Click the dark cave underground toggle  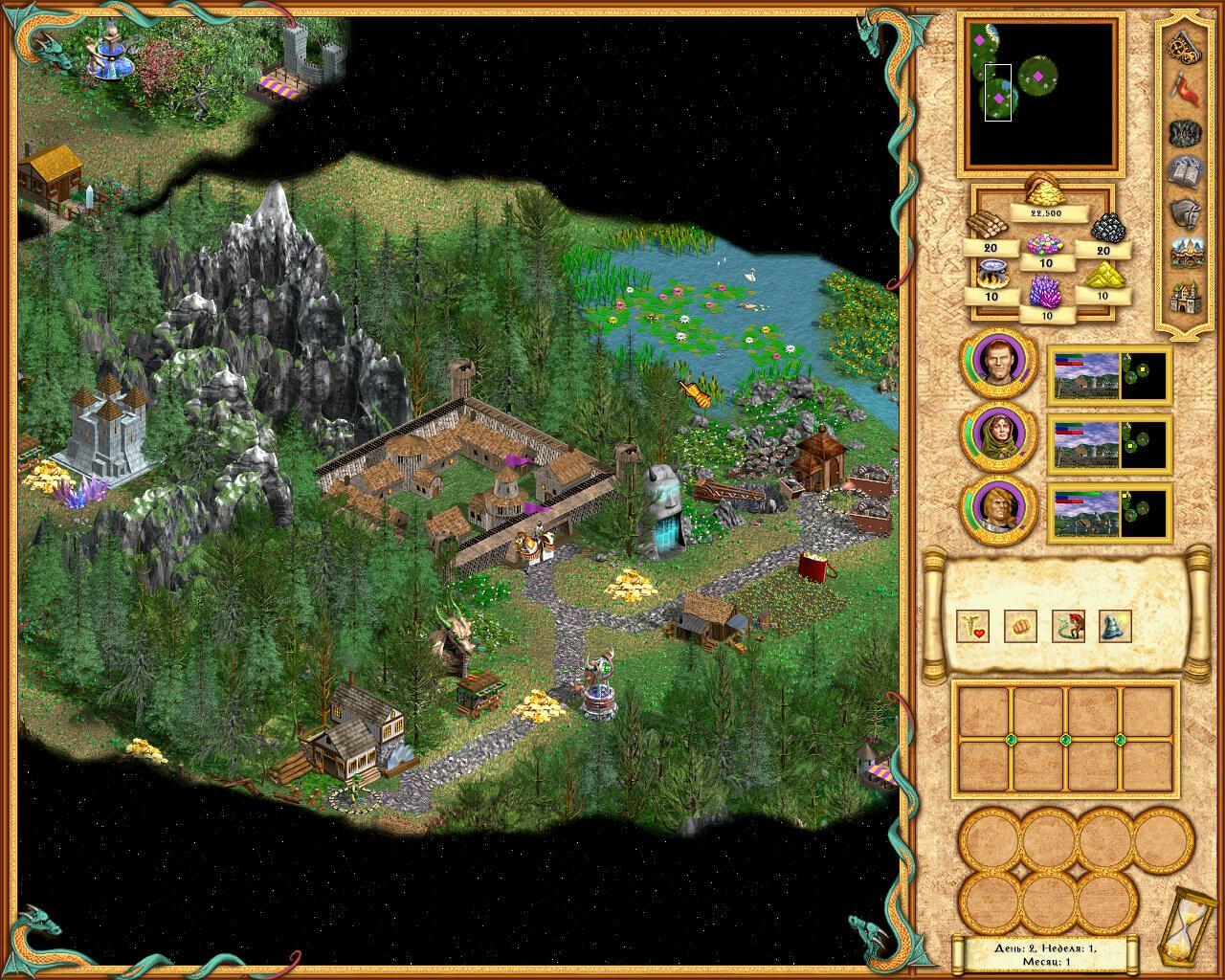(1187, 132)
